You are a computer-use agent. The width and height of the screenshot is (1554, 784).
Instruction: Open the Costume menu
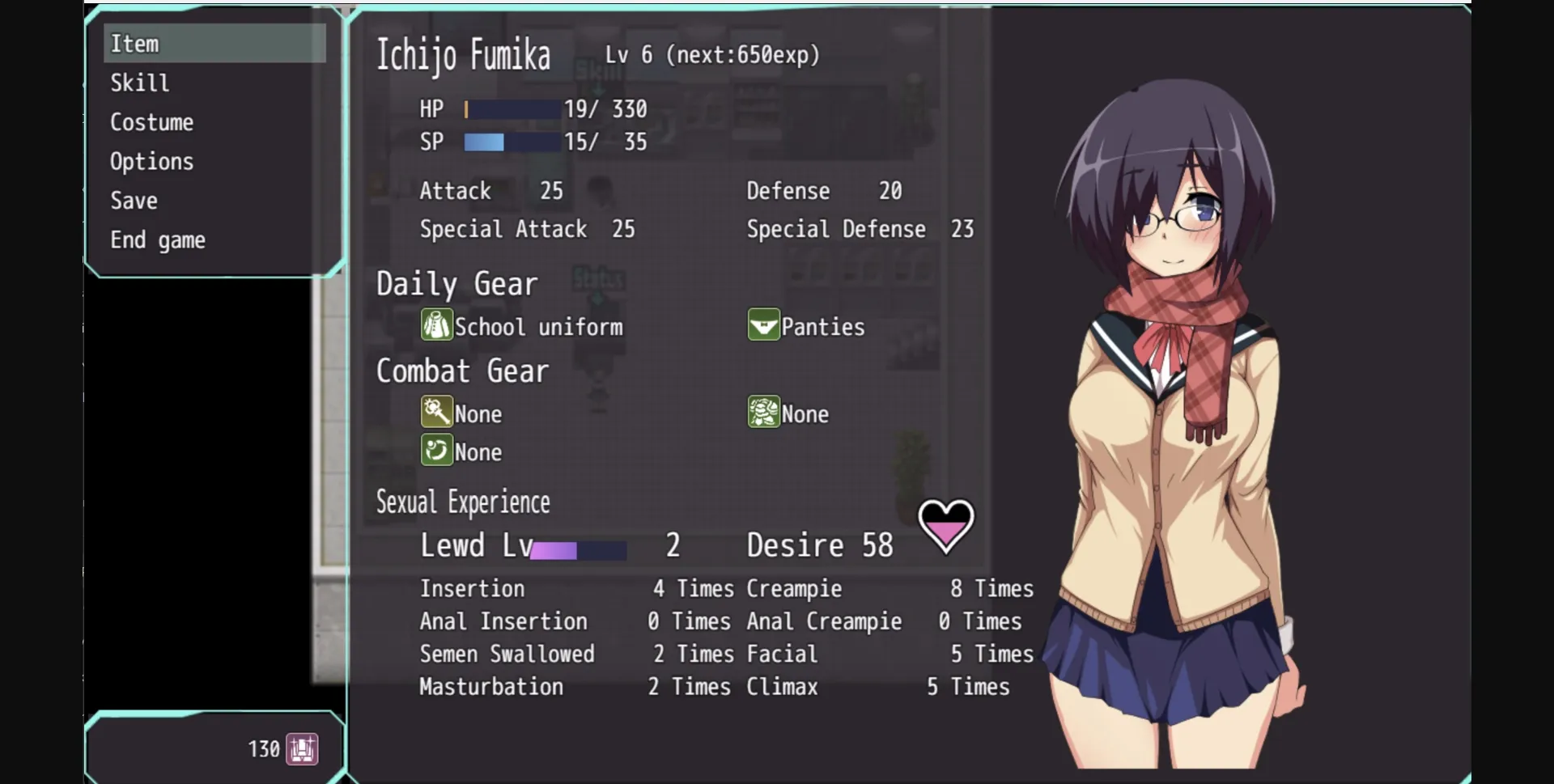(151, 121)
